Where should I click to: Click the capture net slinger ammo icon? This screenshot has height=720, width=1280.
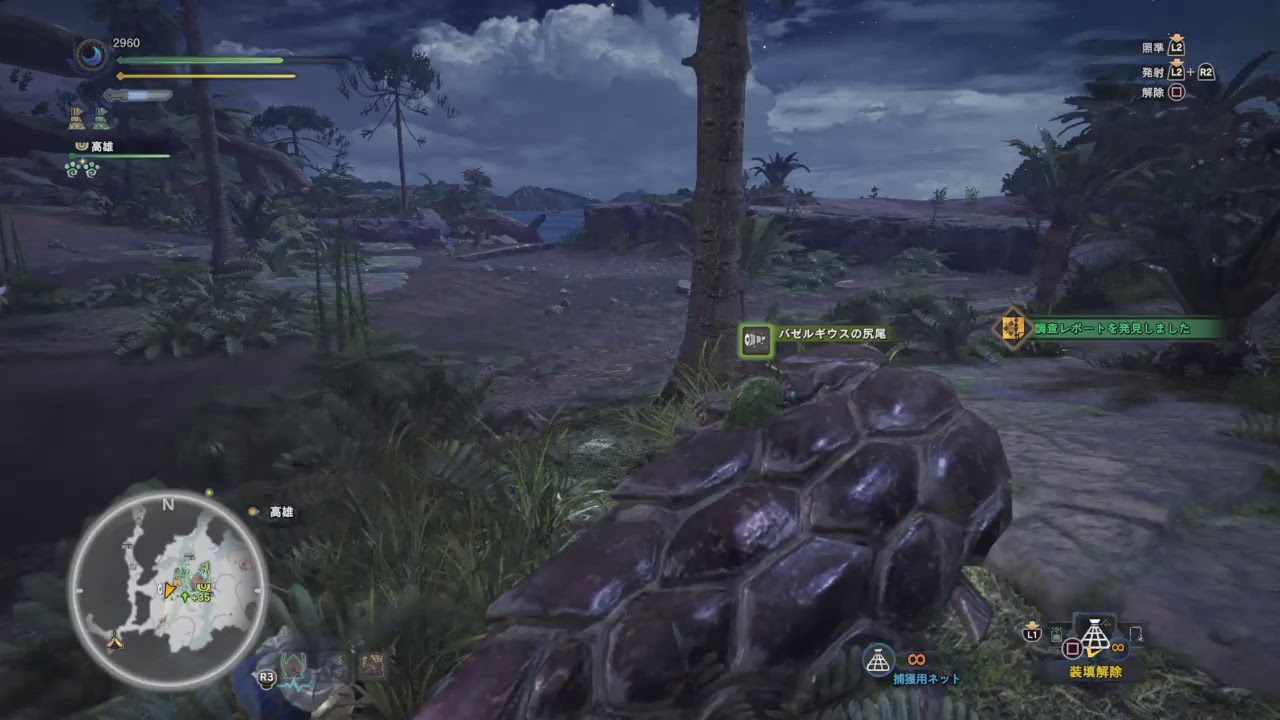click(877, 658)
